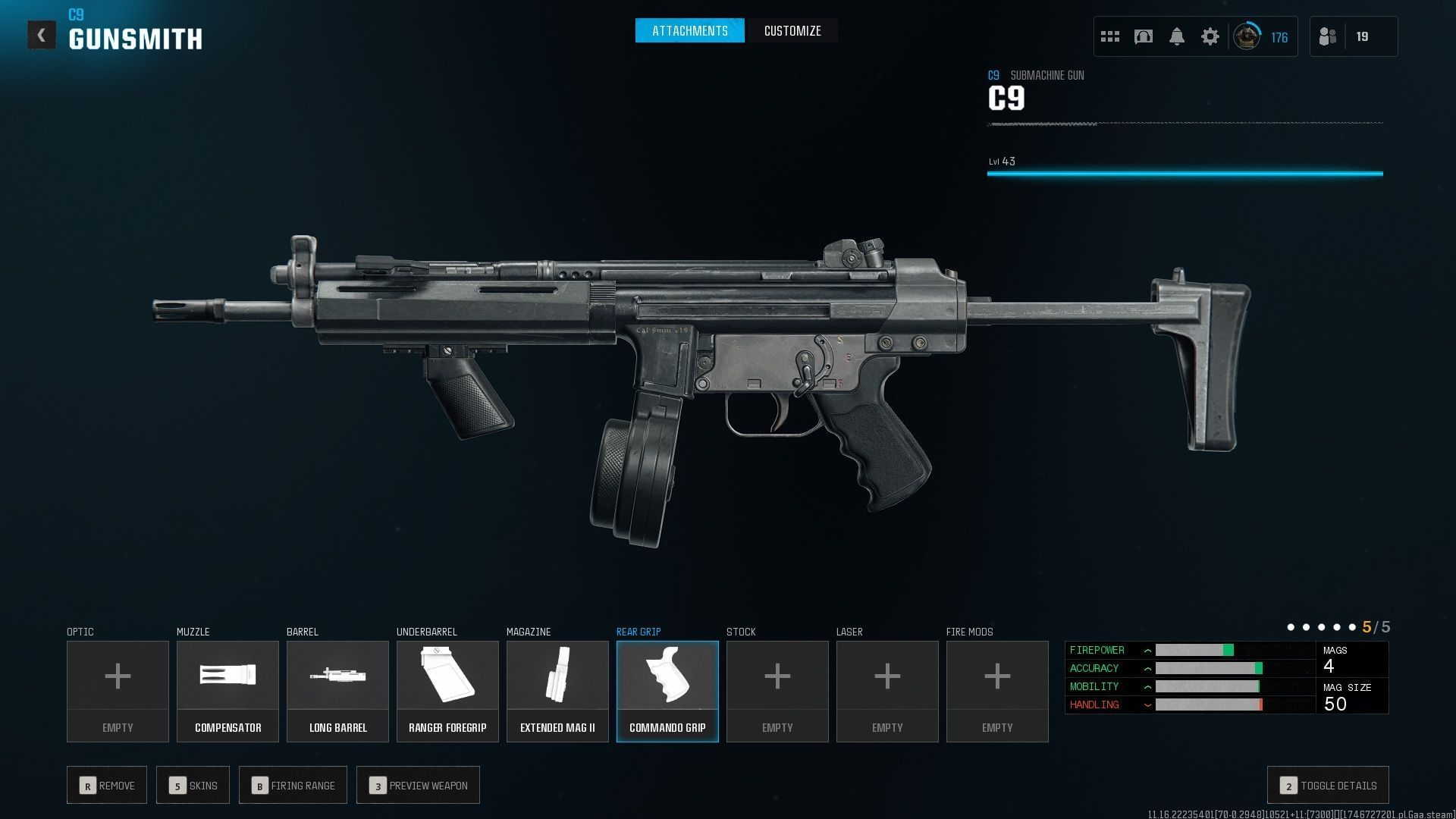Viewport: 1456px width, 819px height.
Task: View the player profile avatar
Action: (x=1246, y=36)
